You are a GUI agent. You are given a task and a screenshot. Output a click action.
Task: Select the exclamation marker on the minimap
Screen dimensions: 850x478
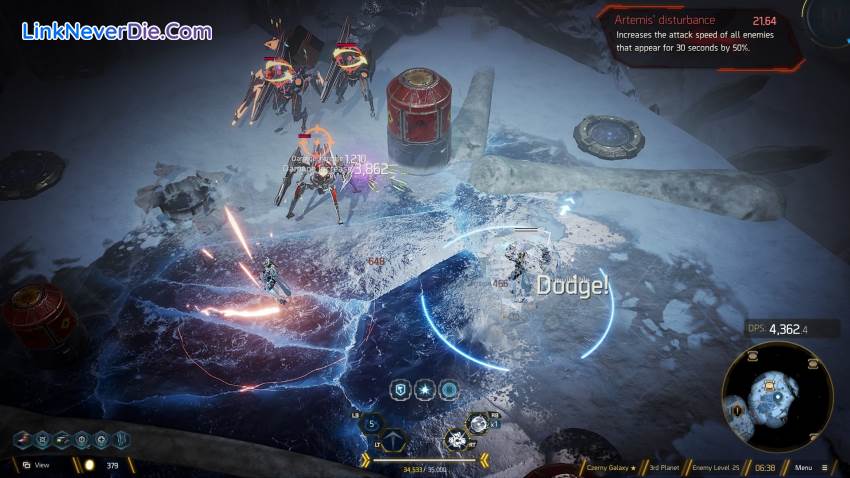[x=738, y=408]
